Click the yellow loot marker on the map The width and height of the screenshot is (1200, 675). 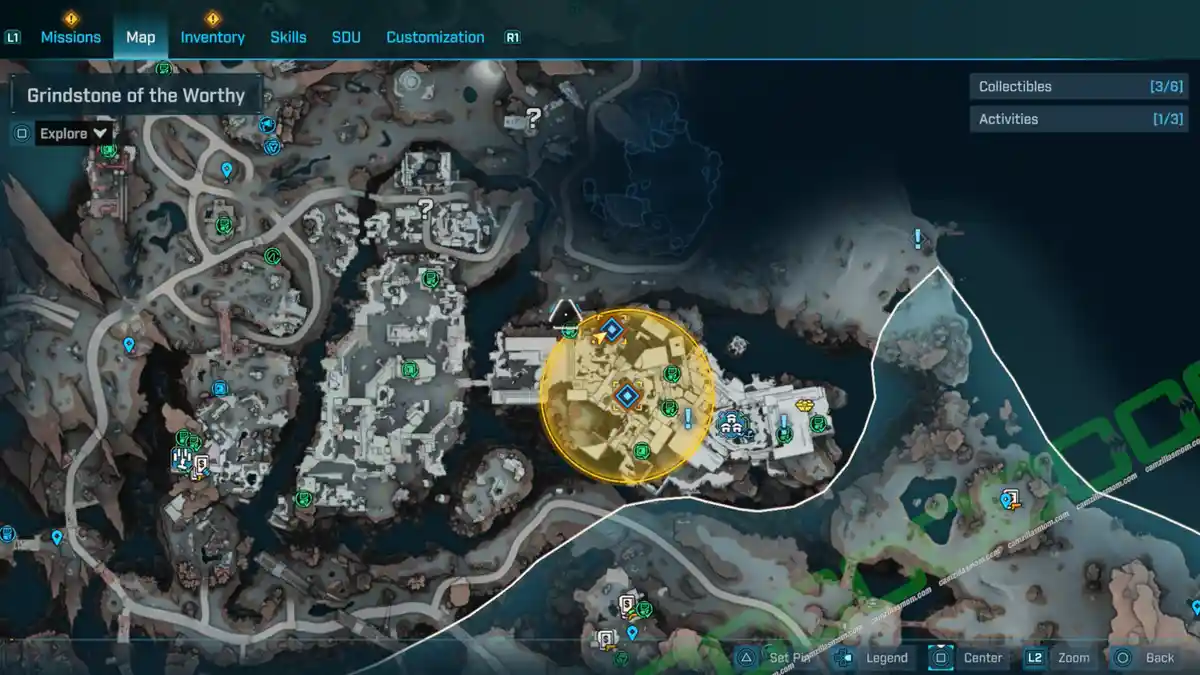click(803, 407)
